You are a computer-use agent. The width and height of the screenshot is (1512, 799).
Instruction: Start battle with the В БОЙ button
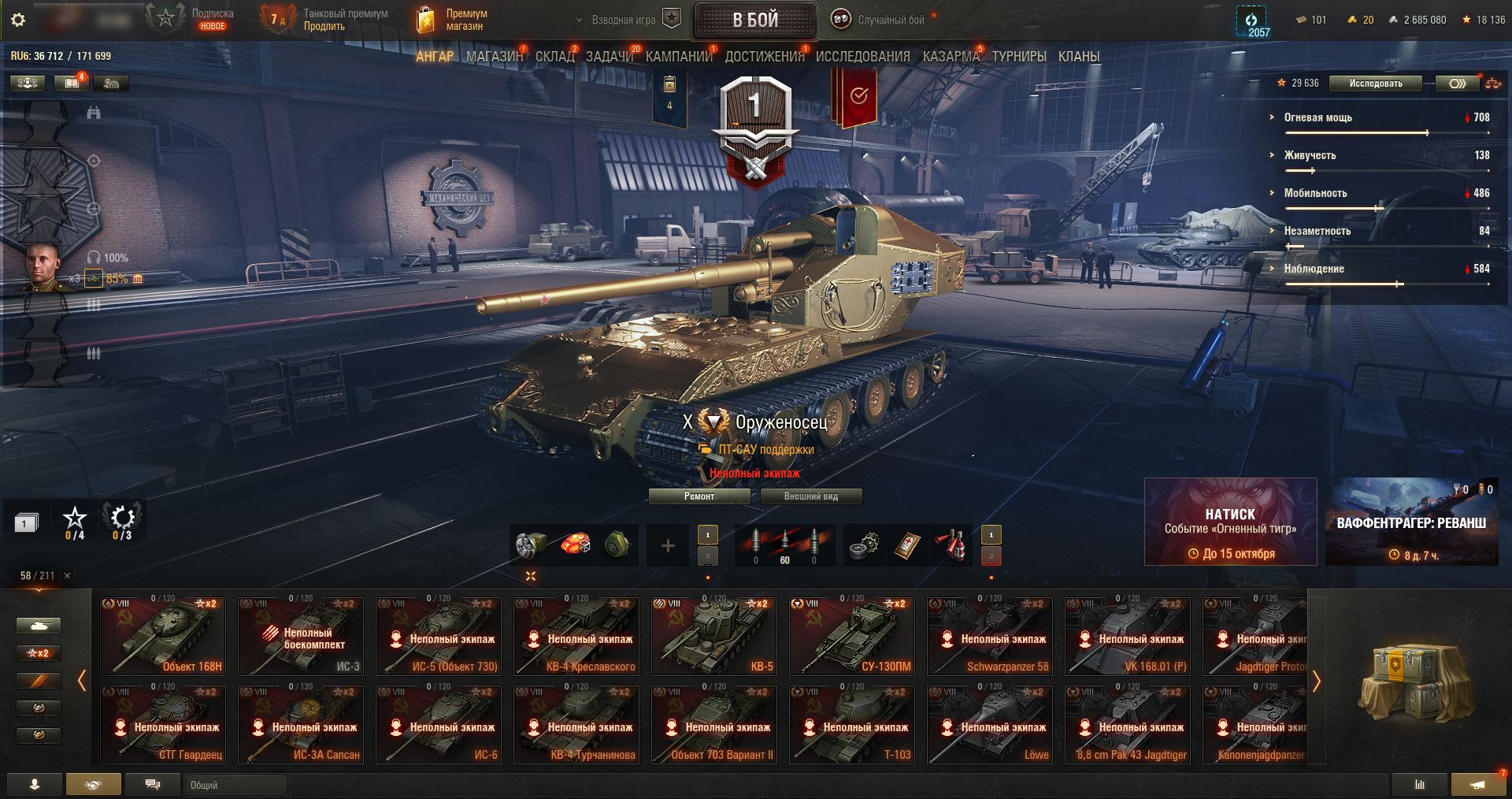[754, 20]
